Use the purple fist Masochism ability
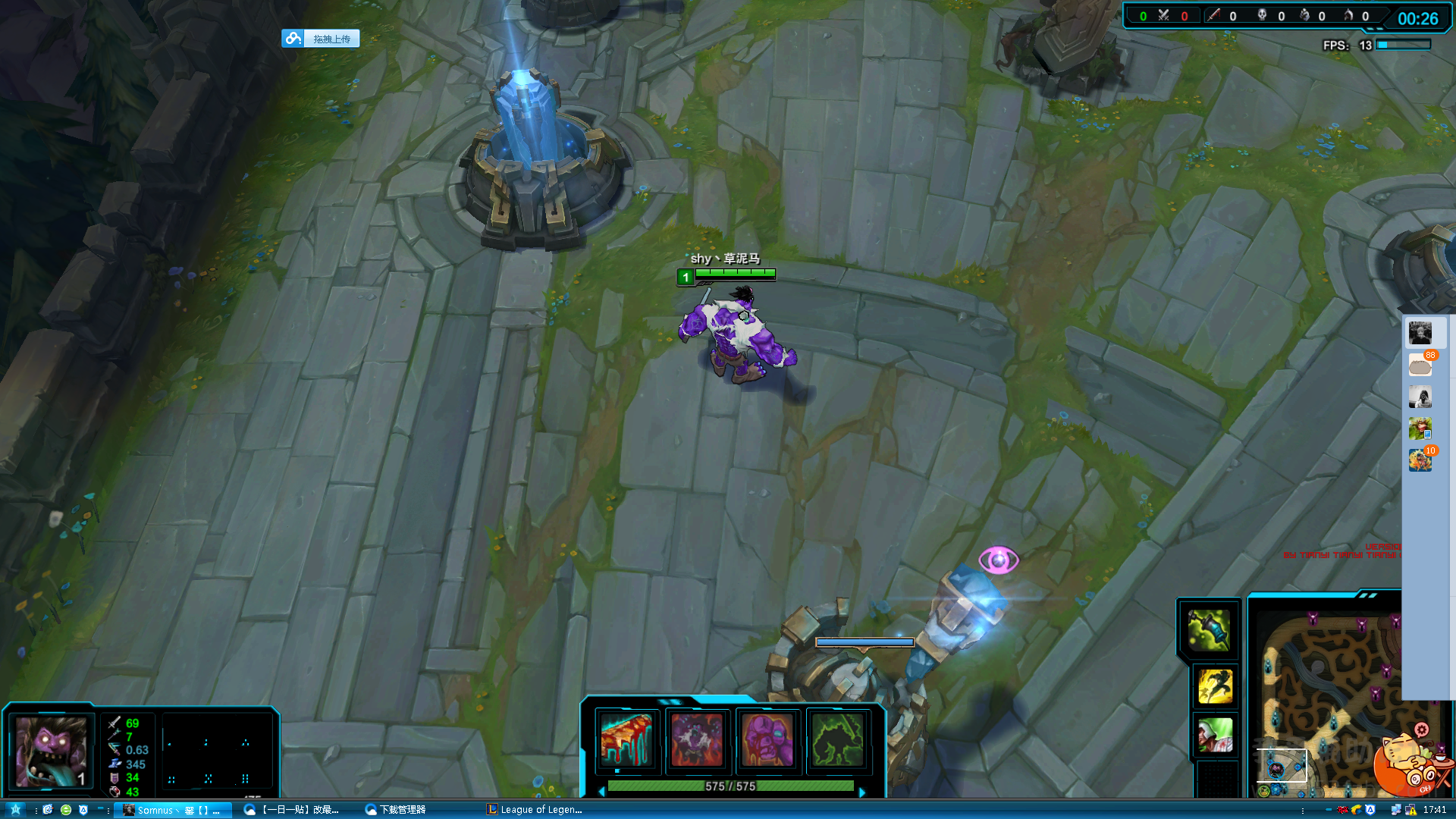 pos(767,739)
